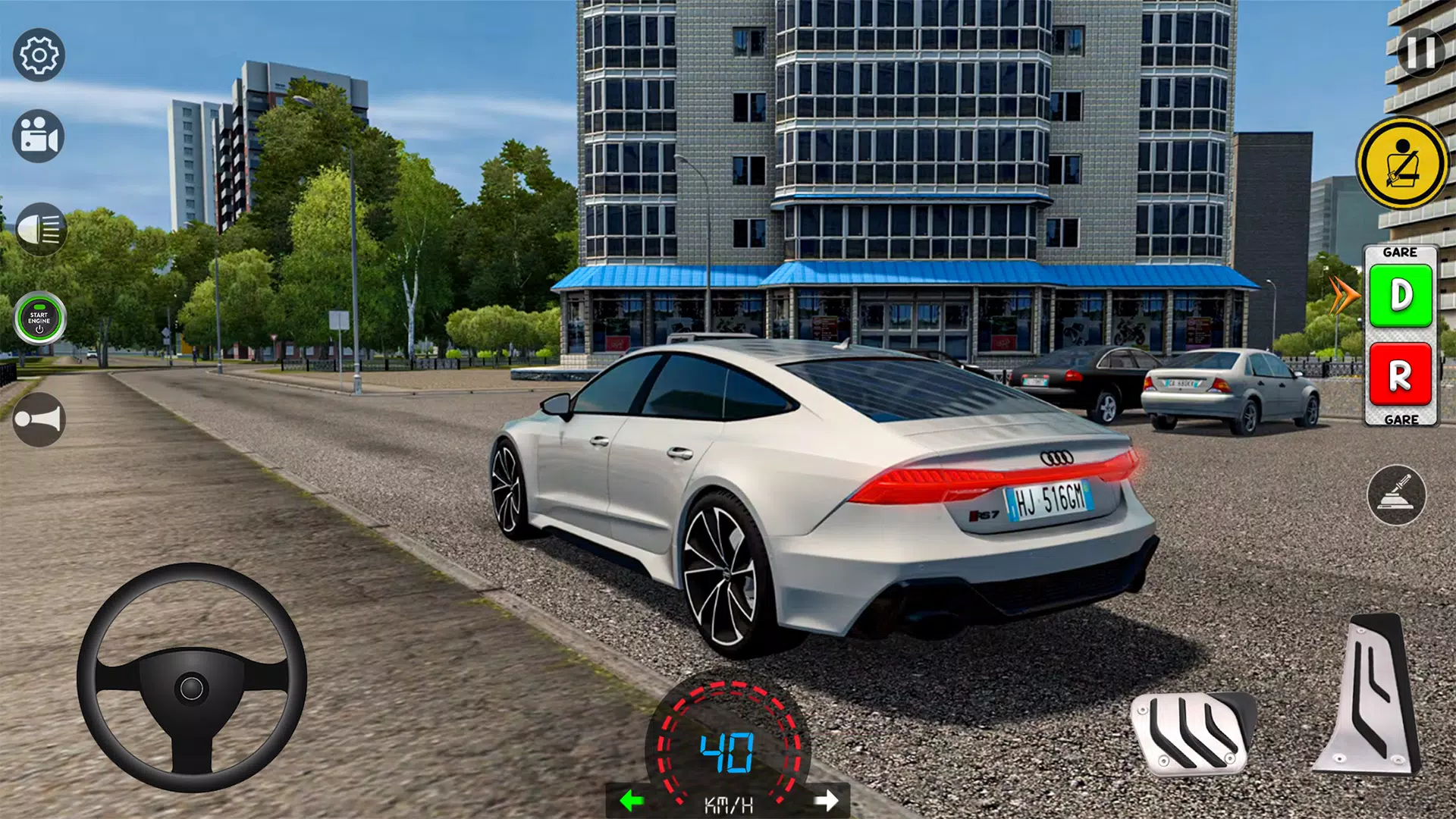The width and height of the screenshot is (1456, 819).
Task: Activate the right turn signal arrow
Action: (827, 800)
